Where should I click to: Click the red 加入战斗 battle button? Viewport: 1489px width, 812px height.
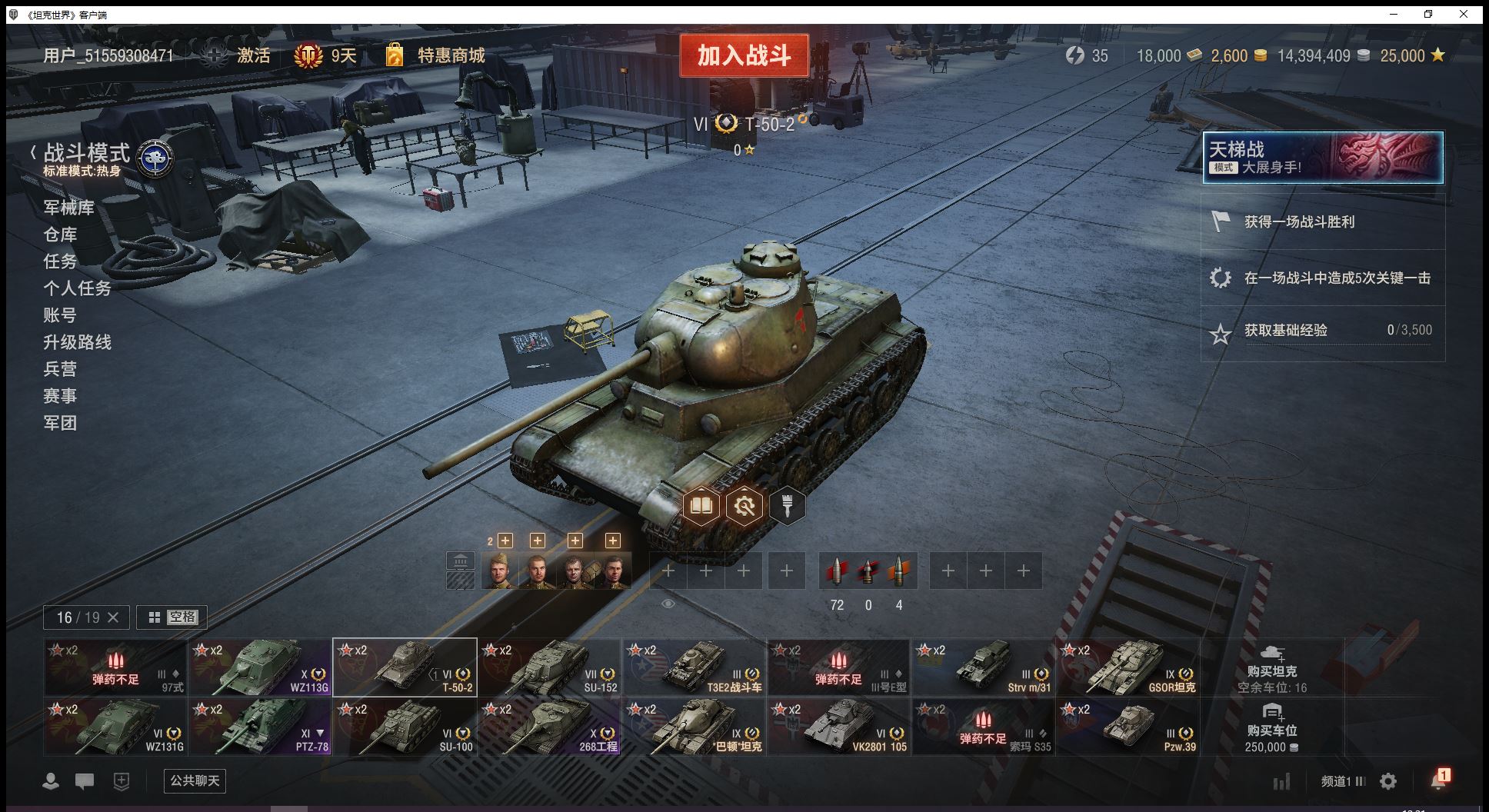coord(744,55)
